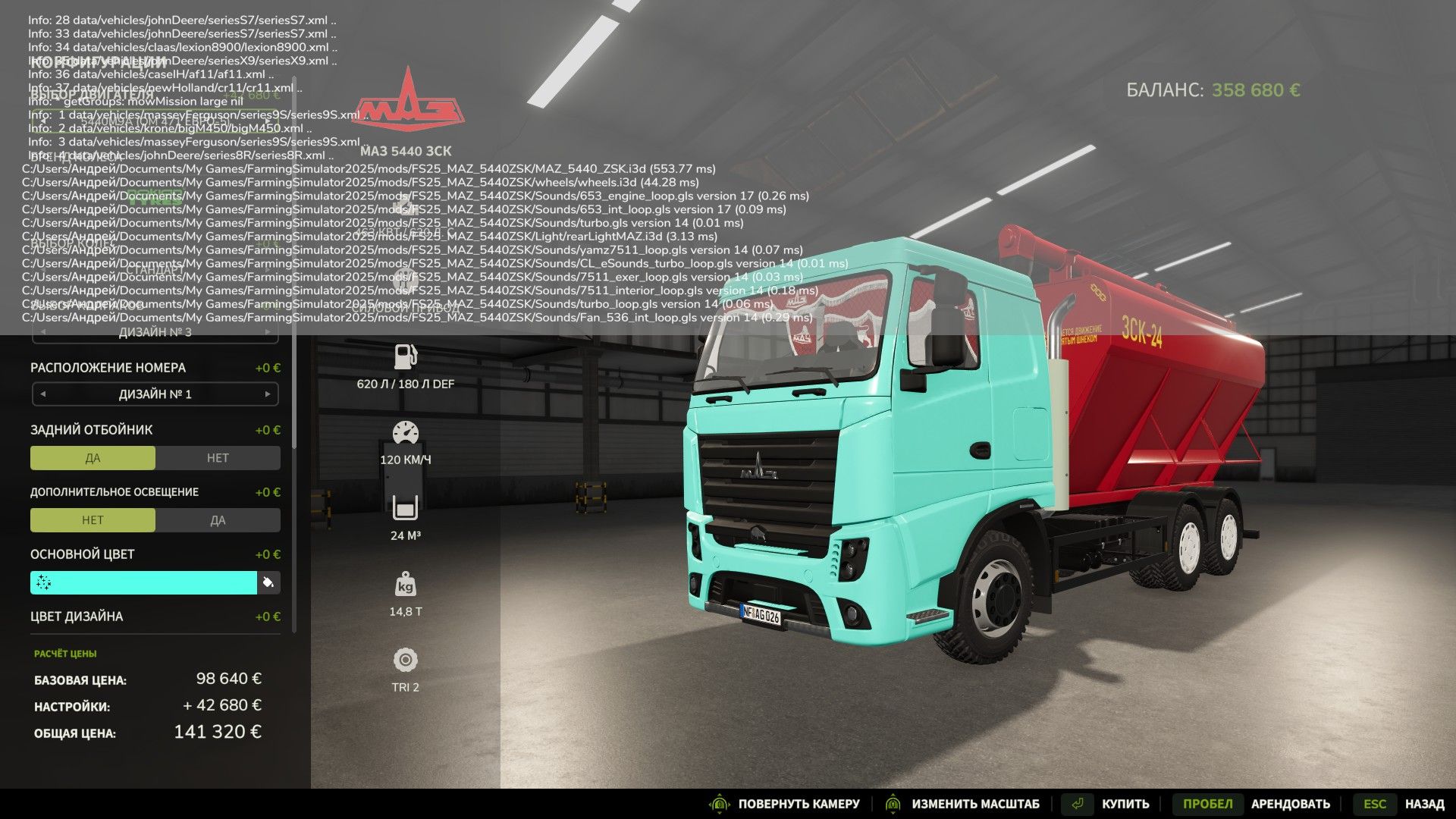Image resolution: width=1456 pixels, height=819 pixels.
Task: Choose ИЗМЕНИТЬ МАСШТАБ in the bottom bar
Action: [x=978, y=803]
